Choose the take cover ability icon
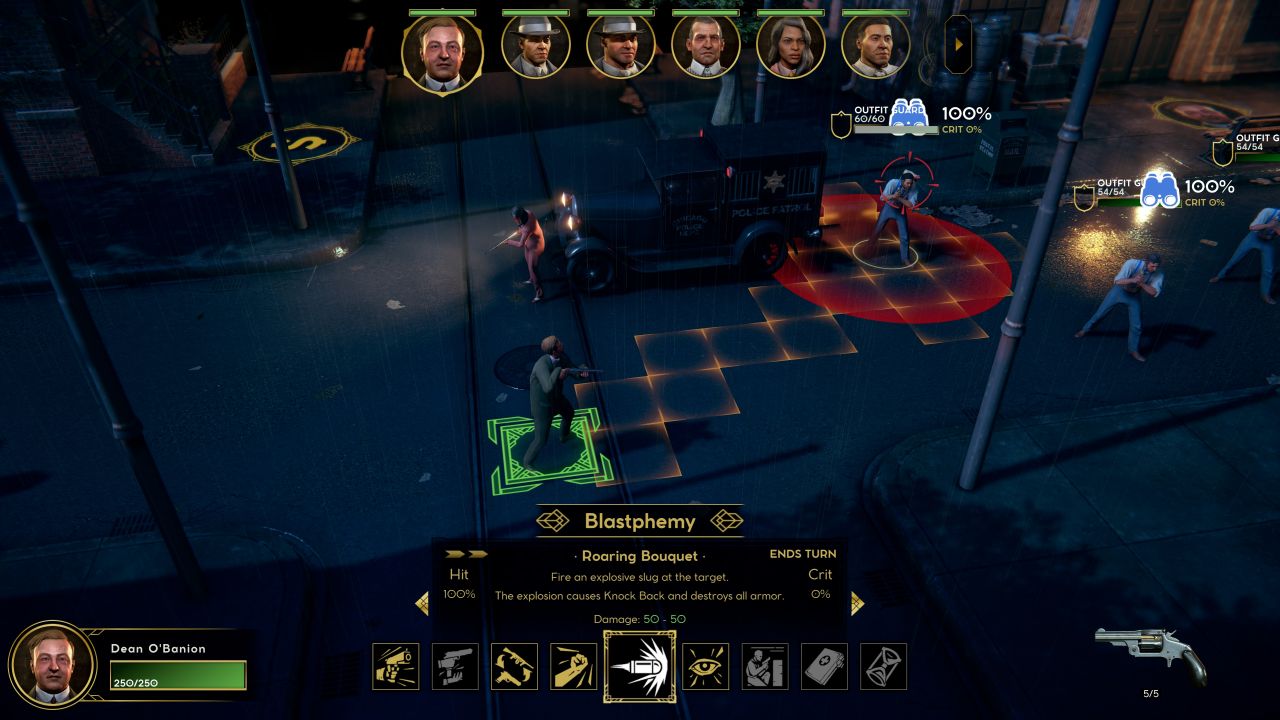The width and height of the screenshot is (1280, 720). point(765,666)
